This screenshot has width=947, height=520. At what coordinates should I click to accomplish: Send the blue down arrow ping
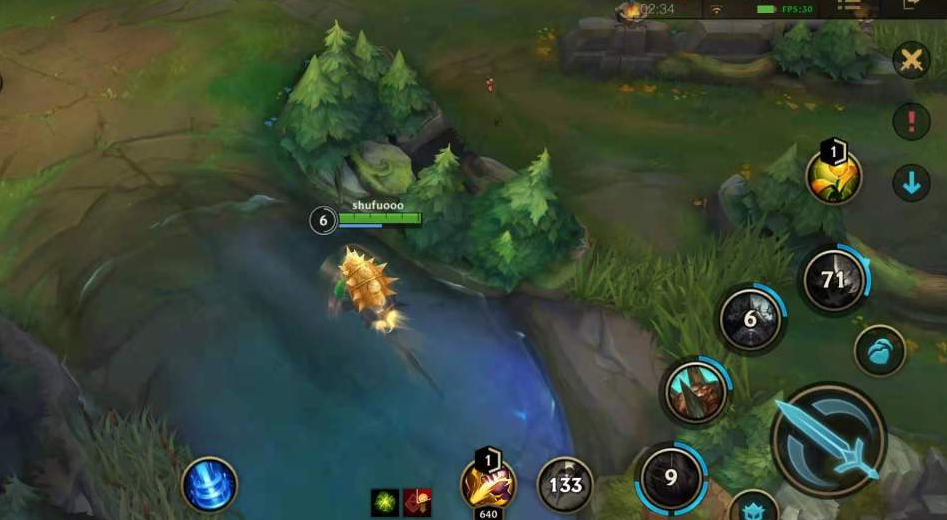pos(911,184)
